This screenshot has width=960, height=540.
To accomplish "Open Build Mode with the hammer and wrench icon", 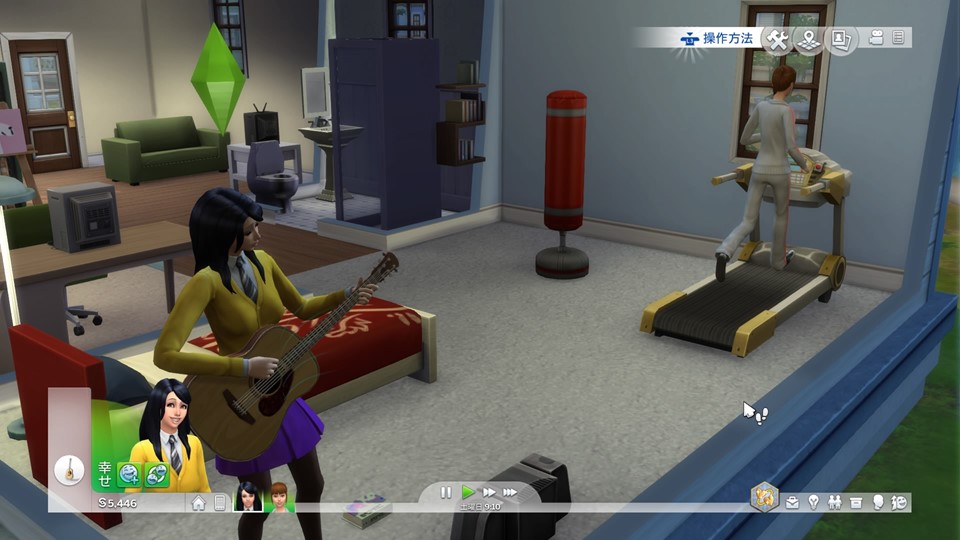I will tap(777, 39).
